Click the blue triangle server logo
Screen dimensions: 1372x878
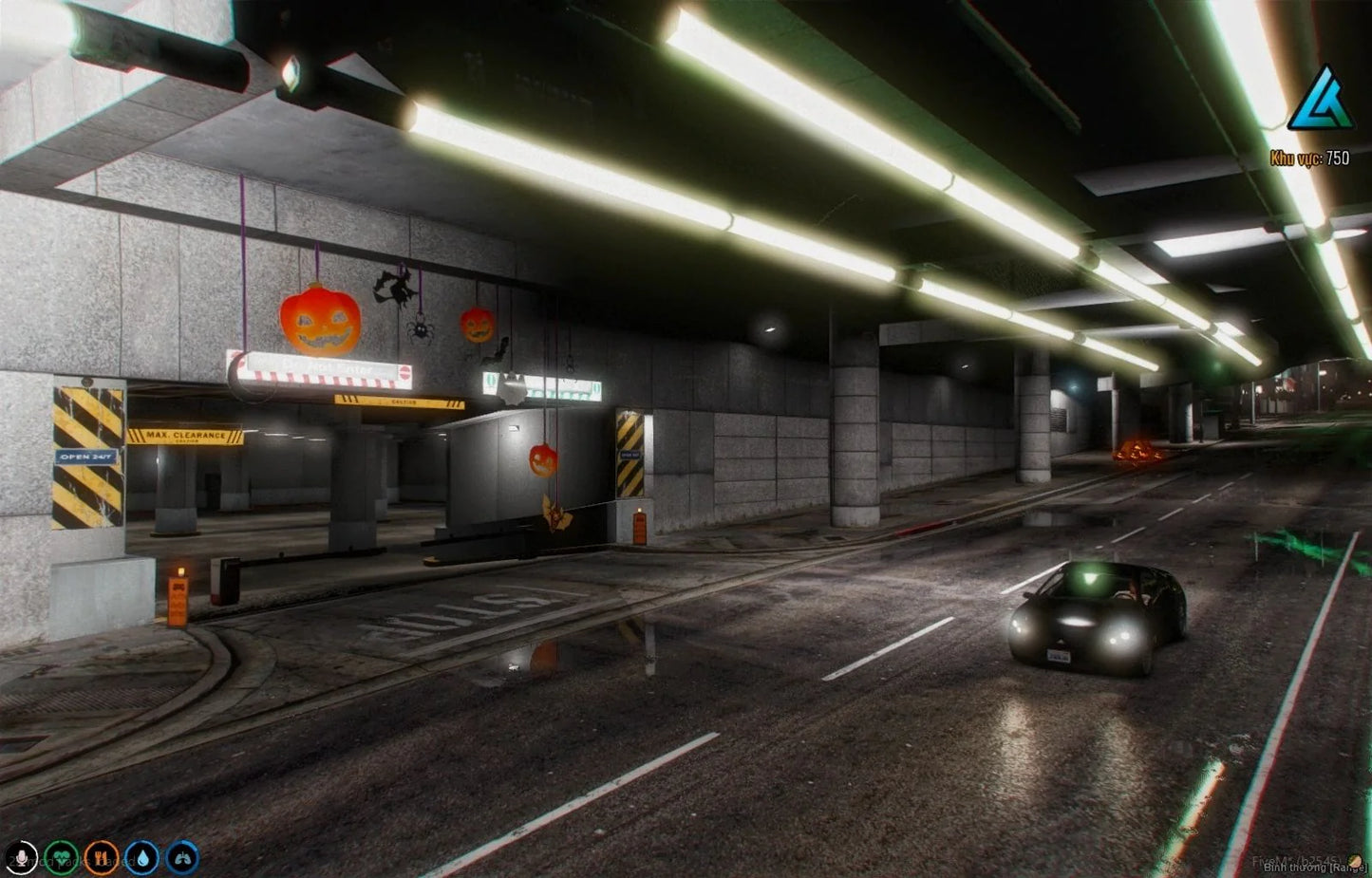pos(1319,99)
